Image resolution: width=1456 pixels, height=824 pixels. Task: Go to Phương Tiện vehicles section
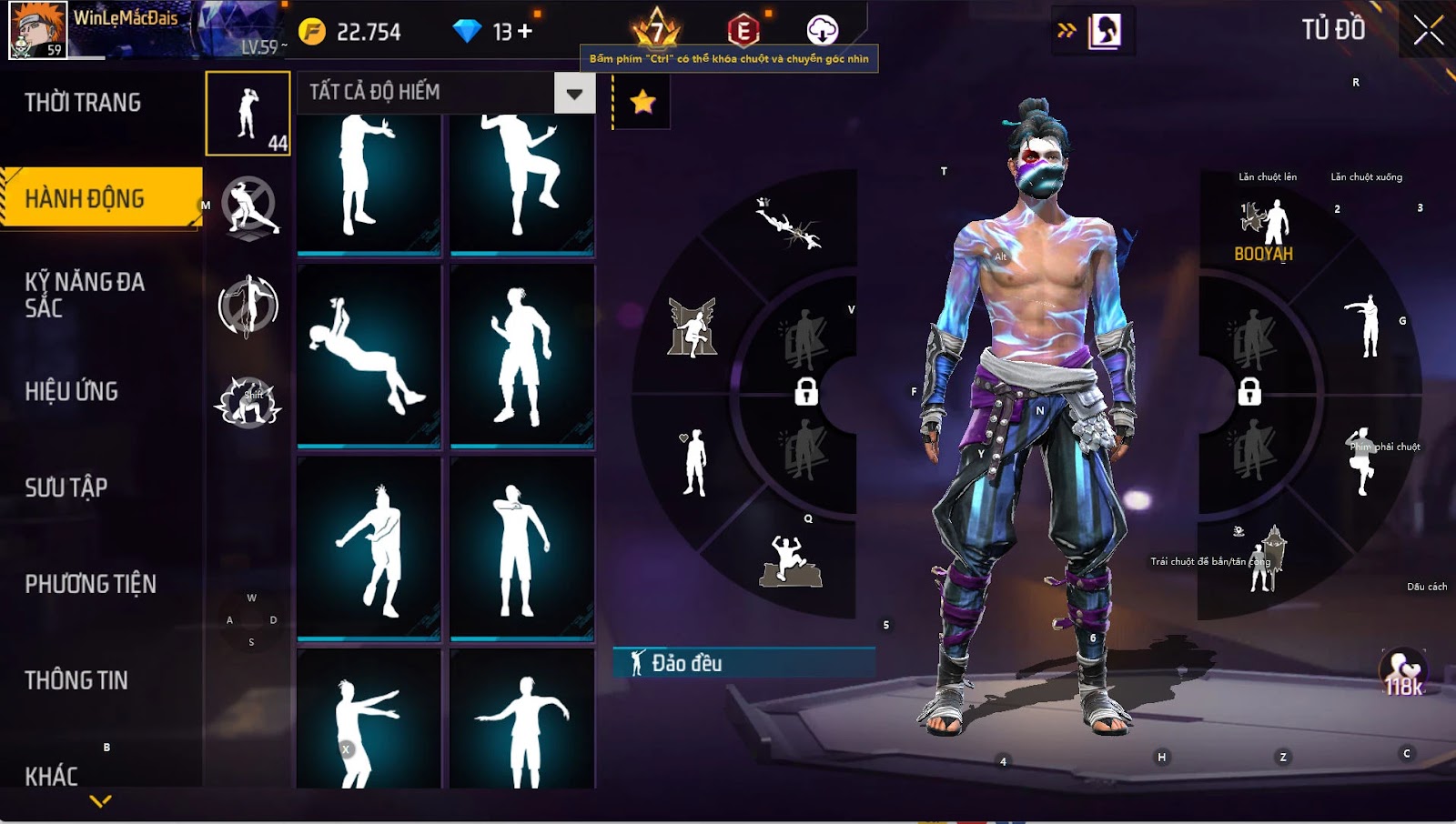coord(91,584)
